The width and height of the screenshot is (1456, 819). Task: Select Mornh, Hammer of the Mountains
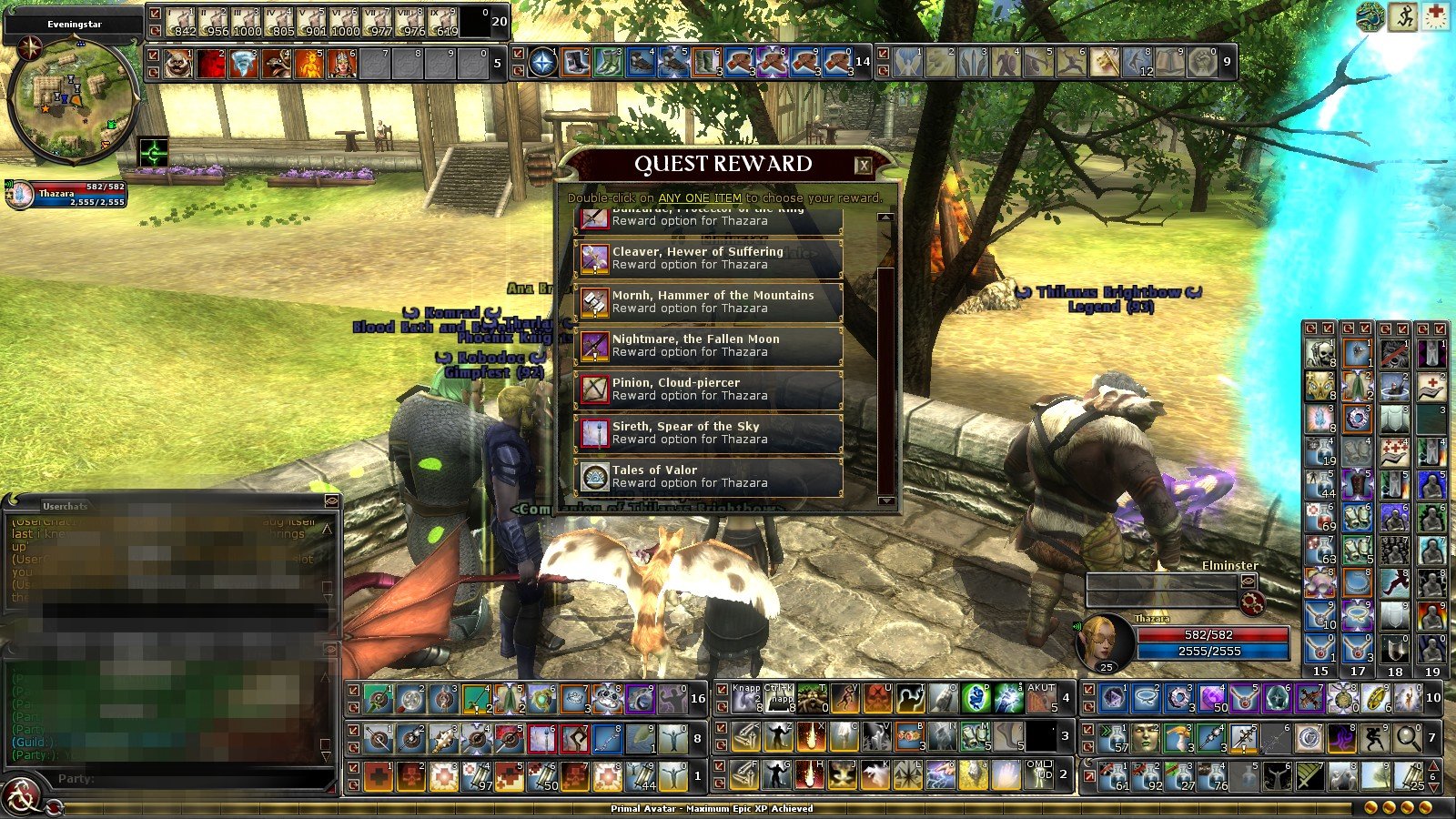[x=708, y=302]
